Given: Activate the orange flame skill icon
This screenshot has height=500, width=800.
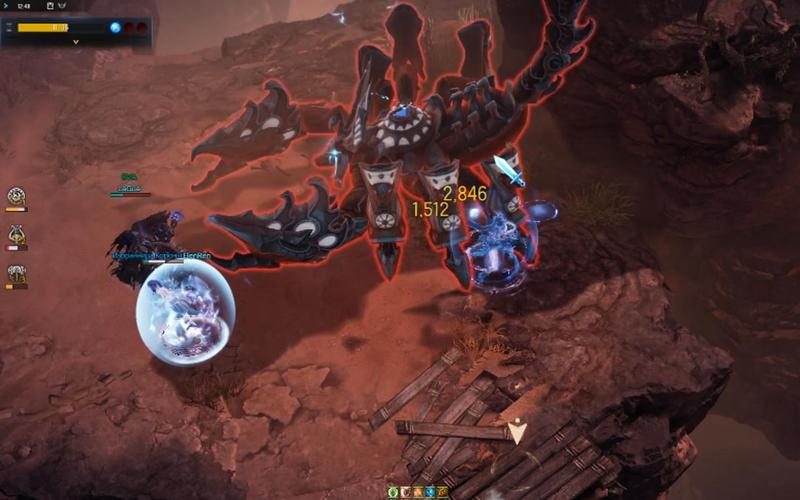Looking at the screenshot, I should 418,492.
